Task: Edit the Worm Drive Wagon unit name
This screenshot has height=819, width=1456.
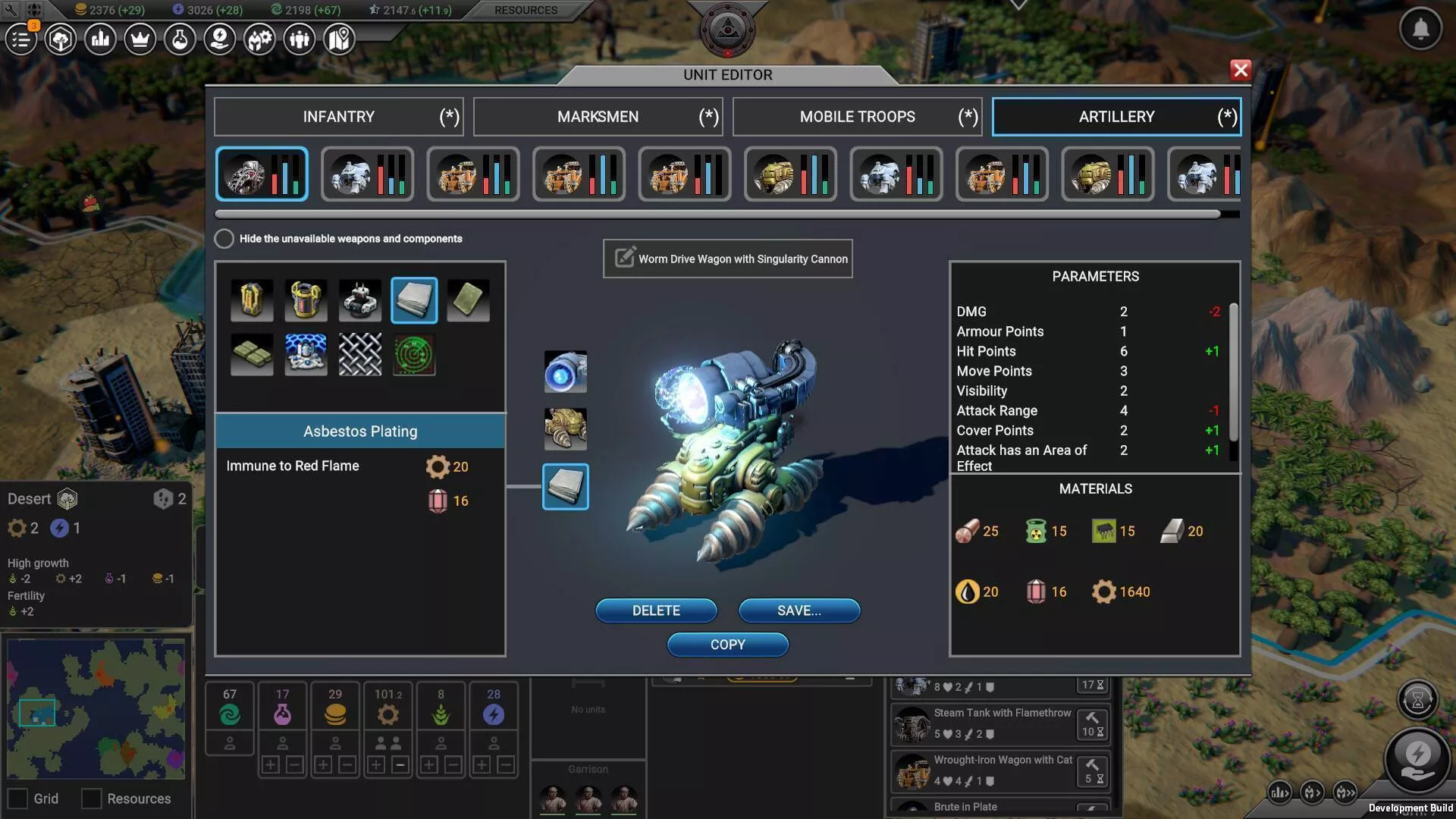Action: [625, 258]
